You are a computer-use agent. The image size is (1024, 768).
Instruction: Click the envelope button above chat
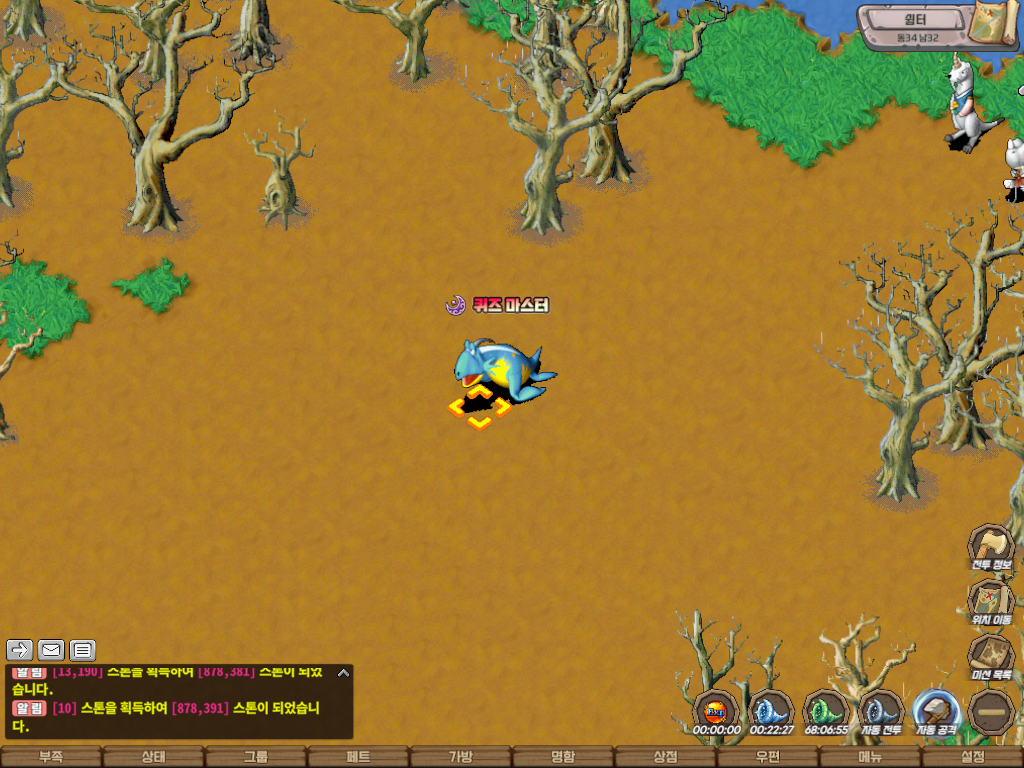pyautogui.click(x=51, y=650)
